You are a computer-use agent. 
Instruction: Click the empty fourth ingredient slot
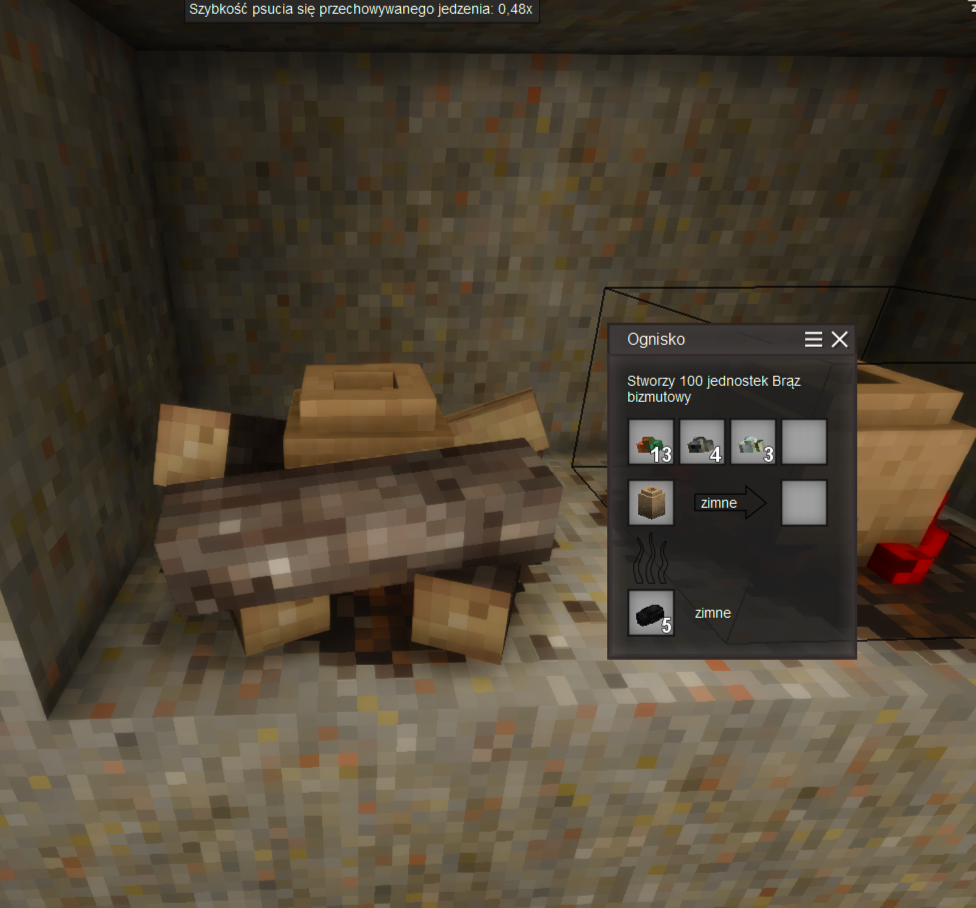[804, 442]
